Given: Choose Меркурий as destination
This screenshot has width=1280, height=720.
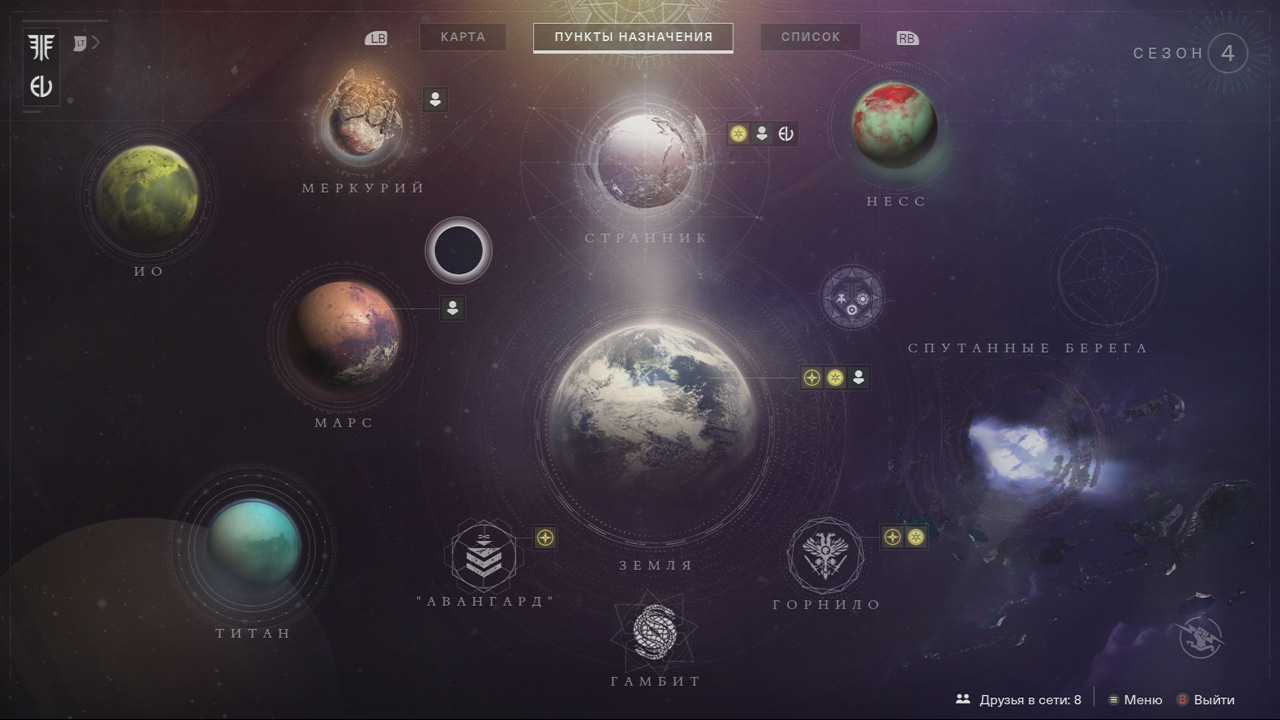Looking at the screenshot, I should pyautogui.click(x=365, y=113).
